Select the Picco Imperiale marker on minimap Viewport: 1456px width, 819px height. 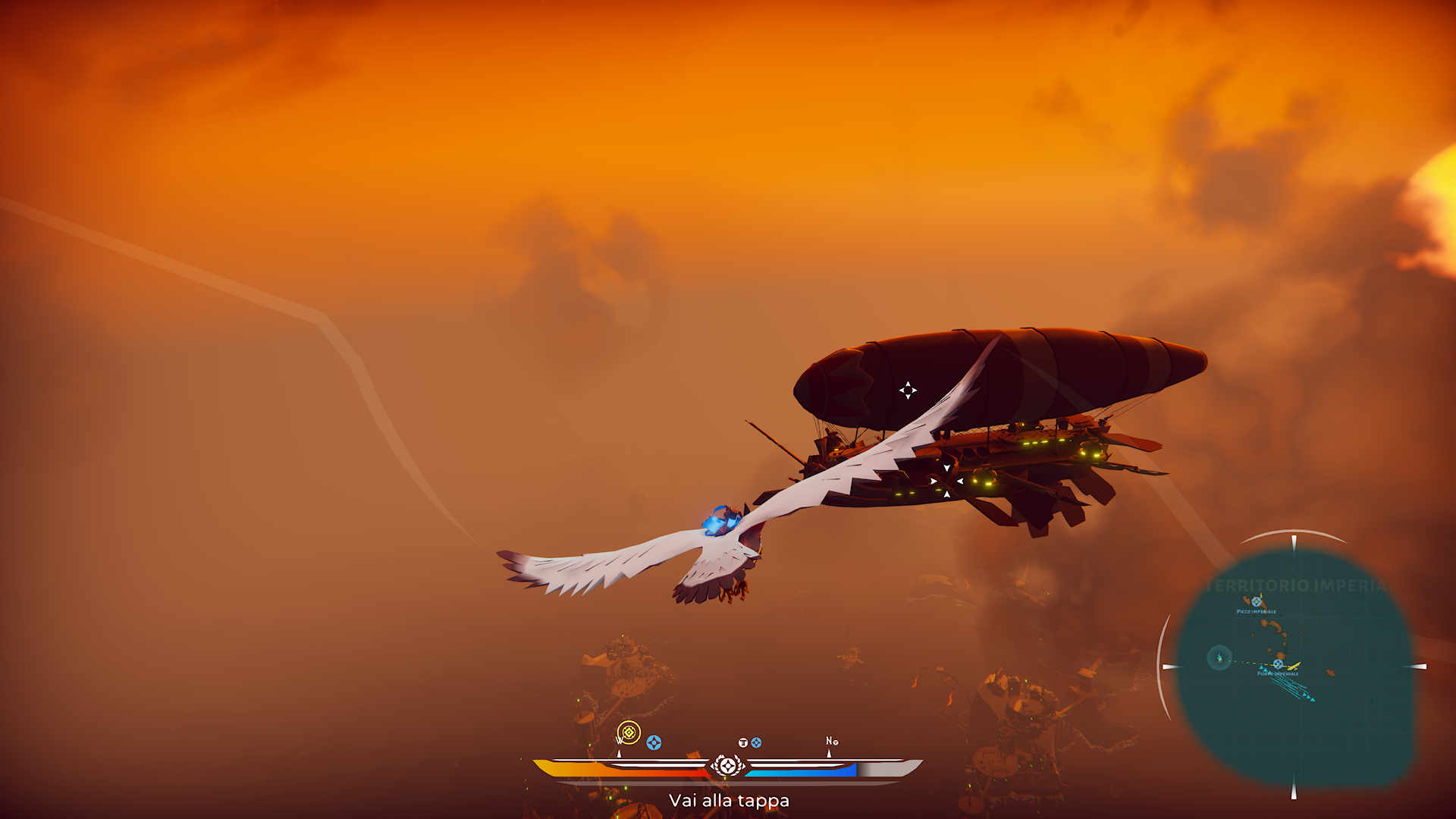1257,602
